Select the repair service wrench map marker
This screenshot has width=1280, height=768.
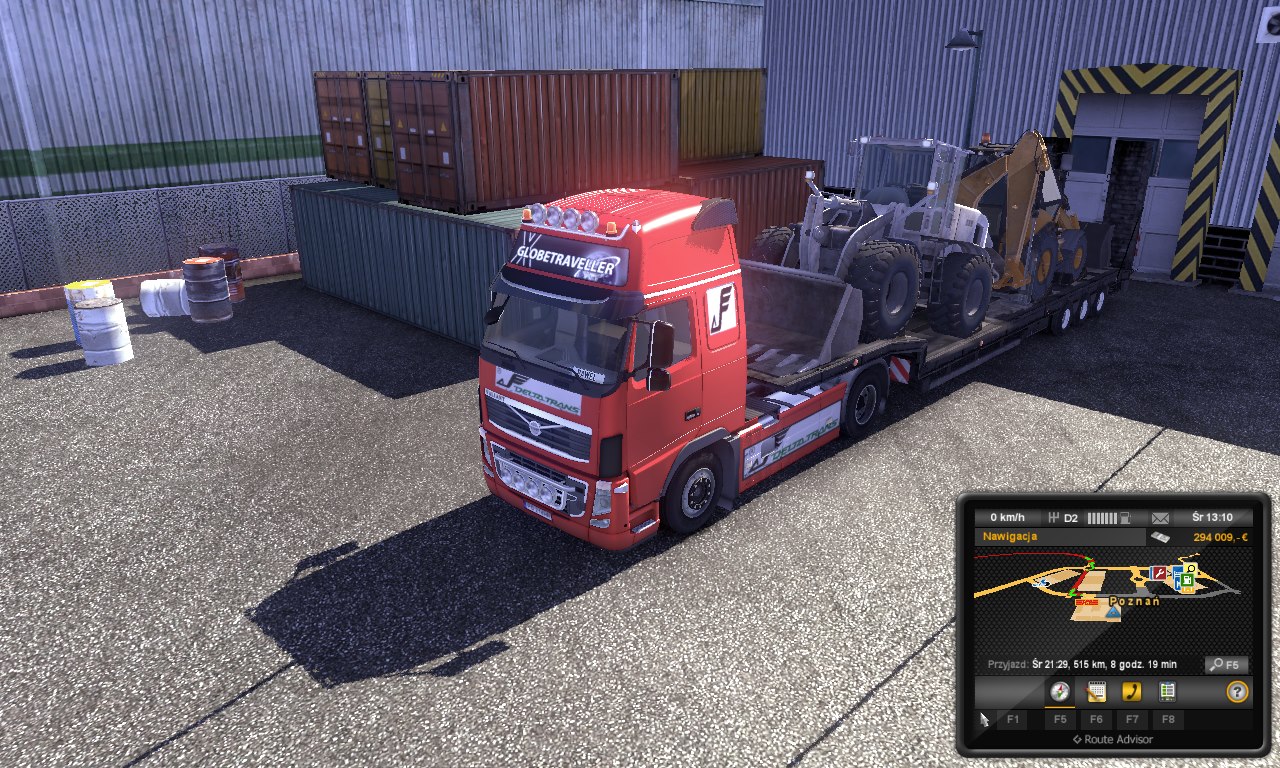pyautogui.click(x=1159, y=573)
